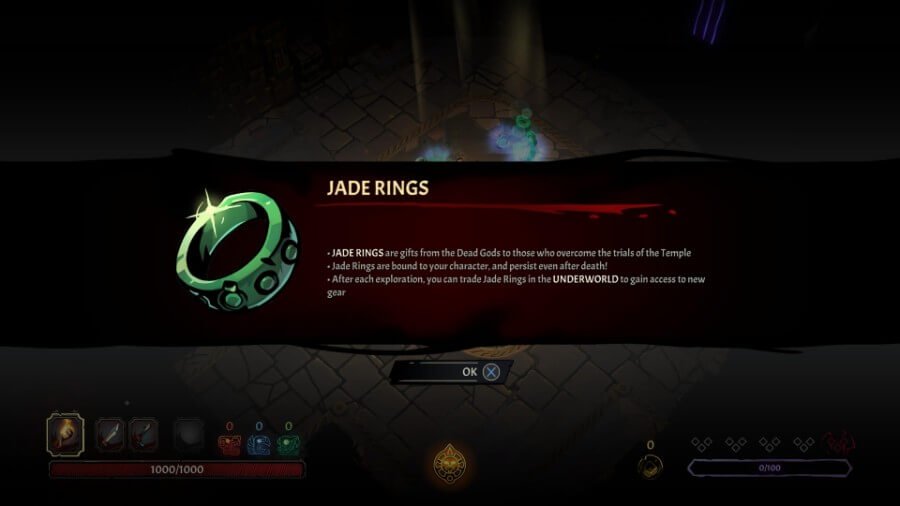Select the sword weapon slot
Image resolution: width=900 pixels, height=506 pixels.
[x=110, y=436]
